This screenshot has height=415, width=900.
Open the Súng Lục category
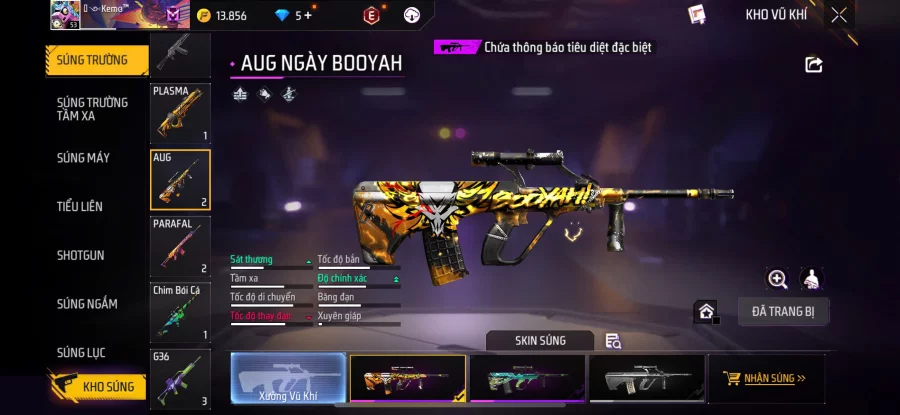pos(81,352)
